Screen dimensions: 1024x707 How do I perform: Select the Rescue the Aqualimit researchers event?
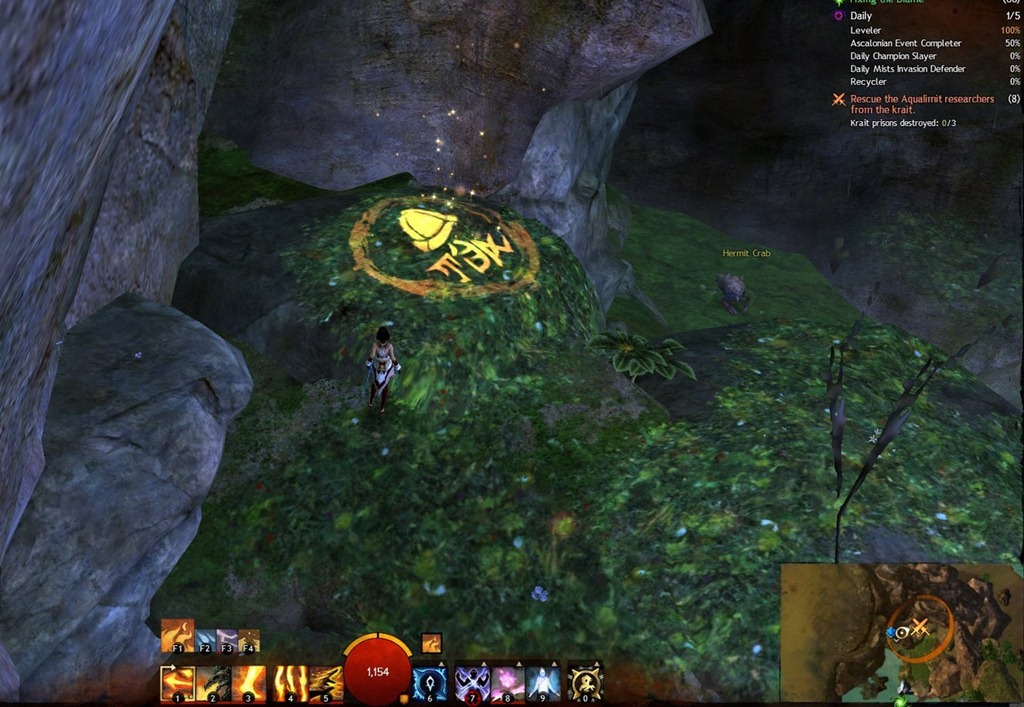pyautogui.click(x=921, y=104)
